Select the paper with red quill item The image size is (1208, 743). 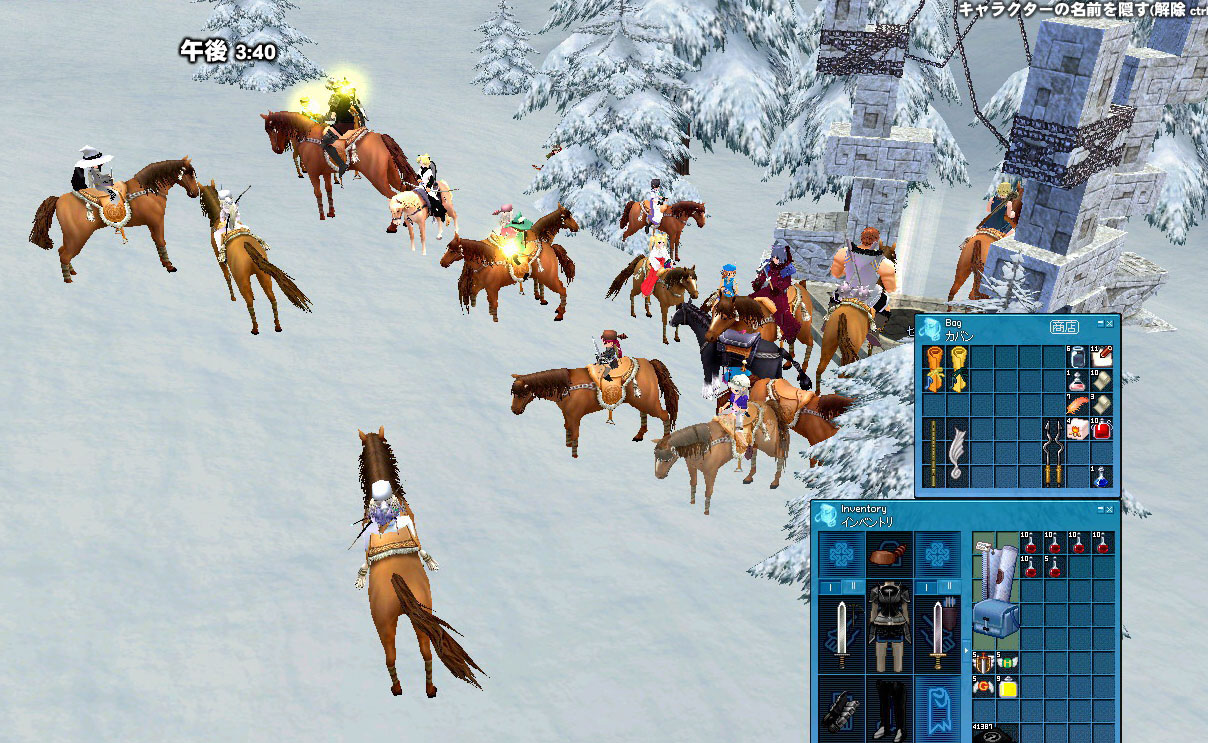coord(1101,357)
